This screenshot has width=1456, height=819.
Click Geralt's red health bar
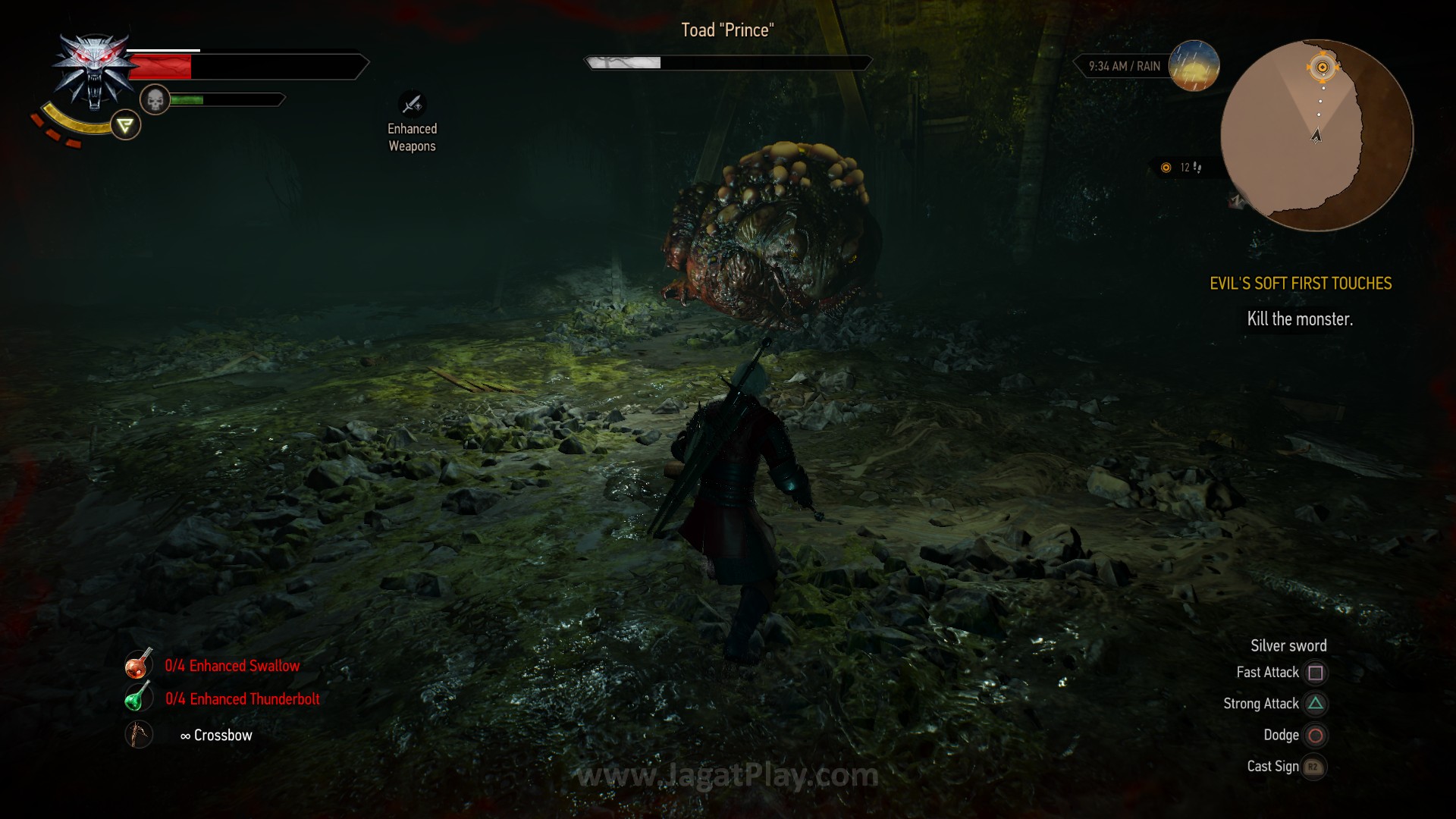(x=163, y=65)
